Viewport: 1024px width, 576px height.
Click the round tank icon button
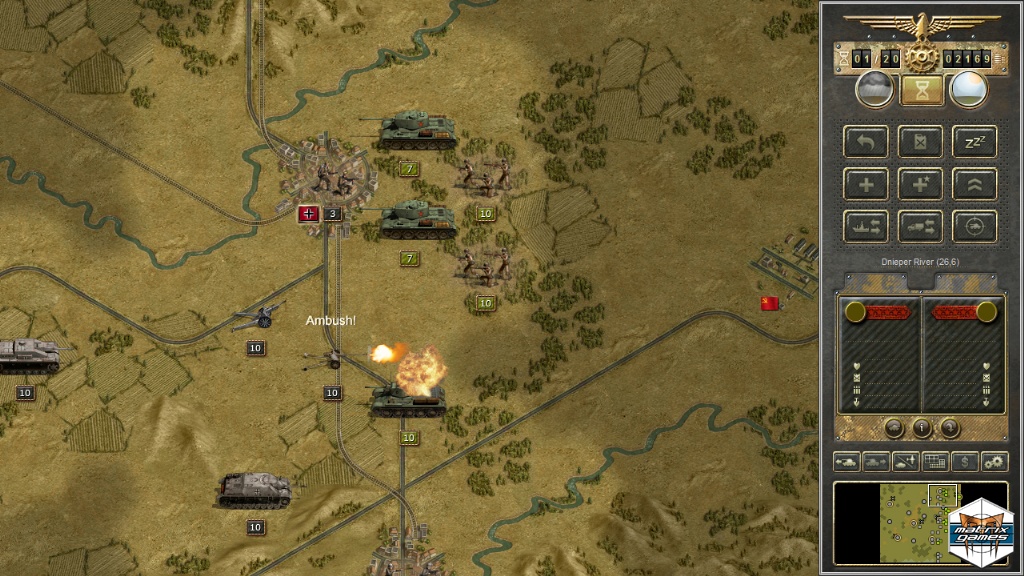click(x=894, y=428)
